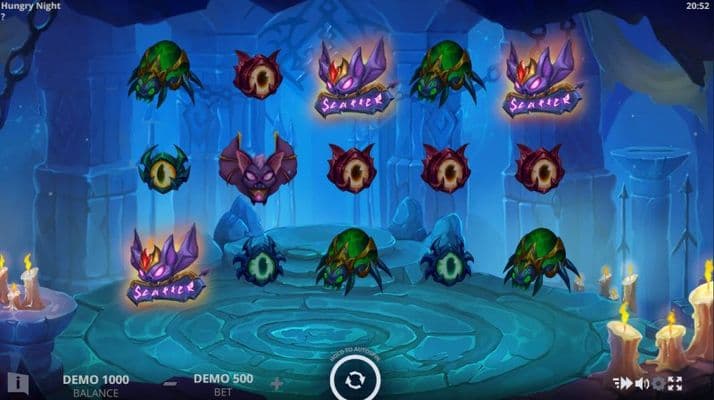Image resolution: width=714 pixels, height=400 pixels.
Task: Open the paytable info panel
Action: (16, 382)
